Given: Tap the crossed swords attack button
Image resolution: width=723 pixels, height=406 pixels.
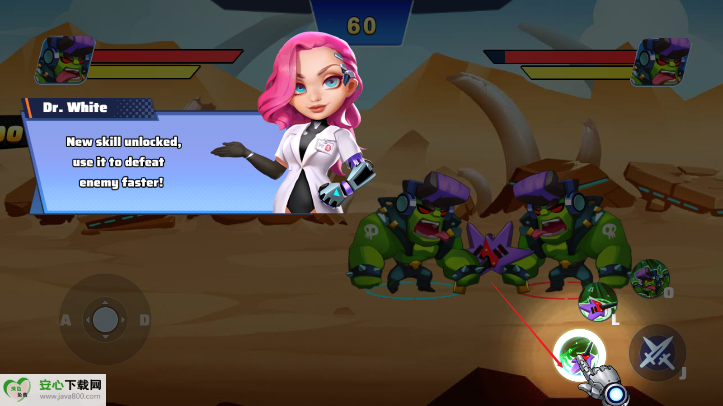Looking at the screenshot, I should coord(657,351).
